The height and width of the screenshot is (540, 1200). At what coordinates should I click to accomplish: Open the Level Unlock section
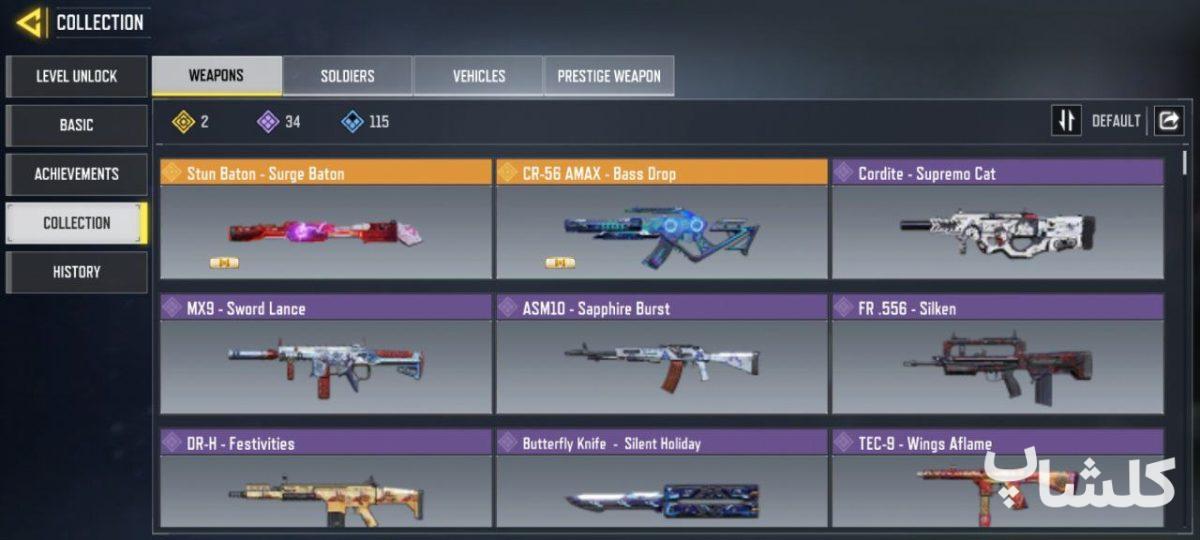(x=77, y=76)
